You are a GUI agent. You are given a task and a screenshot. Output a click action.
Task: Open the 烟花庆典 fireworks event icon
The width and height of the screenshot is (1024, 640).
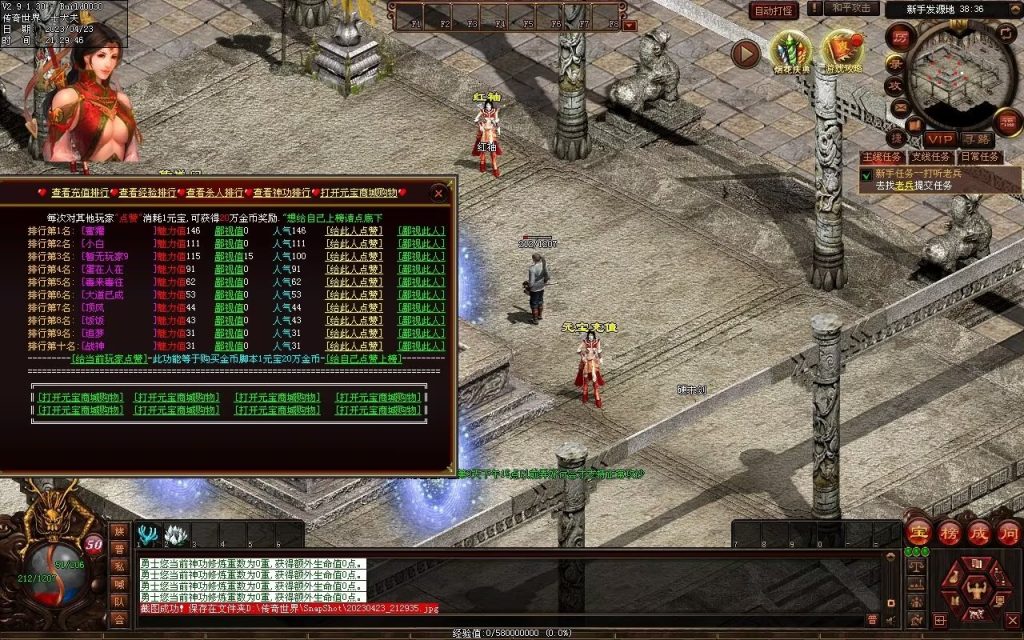791,52
